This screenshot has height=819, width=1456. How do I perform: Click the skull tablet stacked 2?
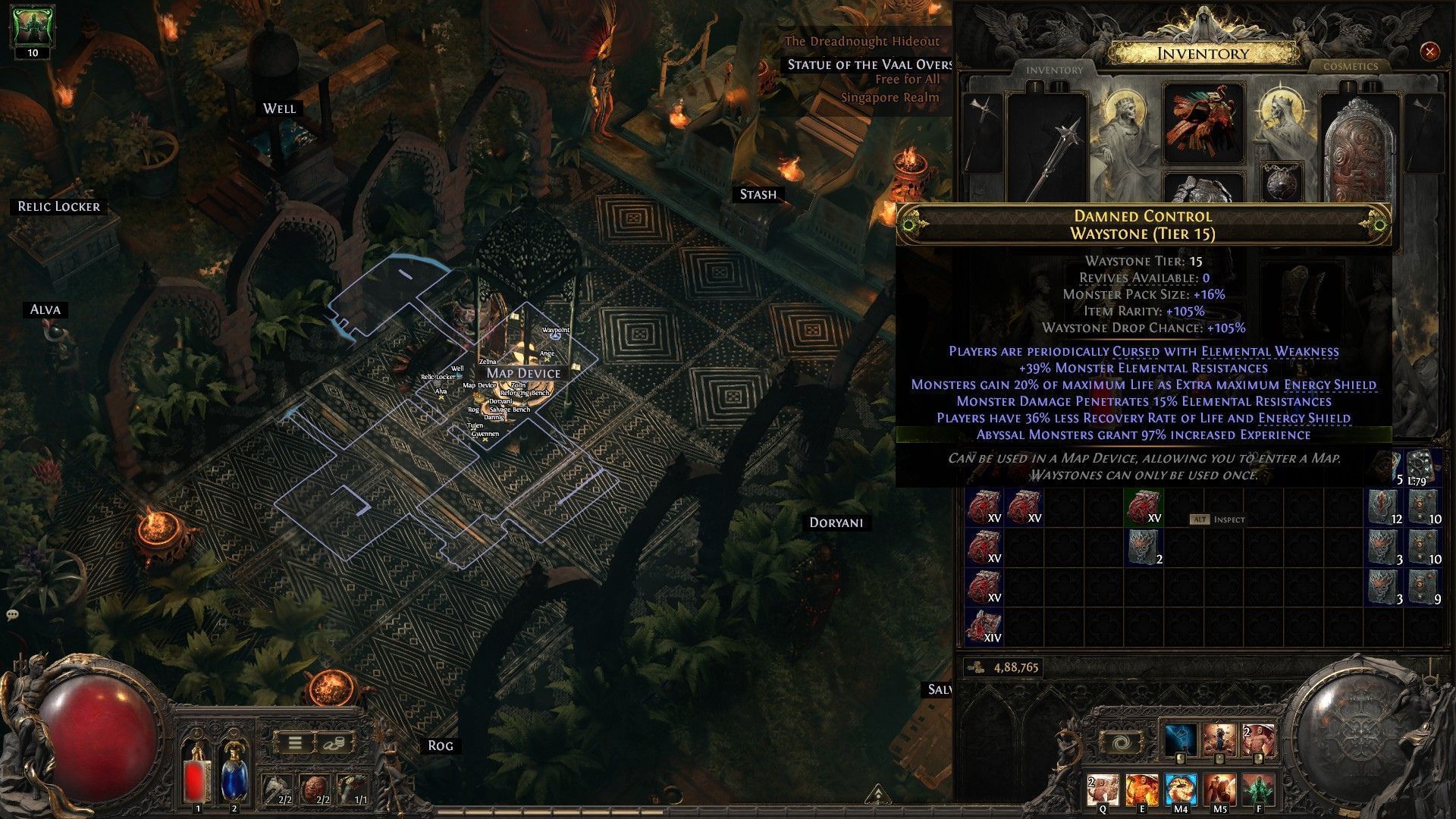[1144, 548]
